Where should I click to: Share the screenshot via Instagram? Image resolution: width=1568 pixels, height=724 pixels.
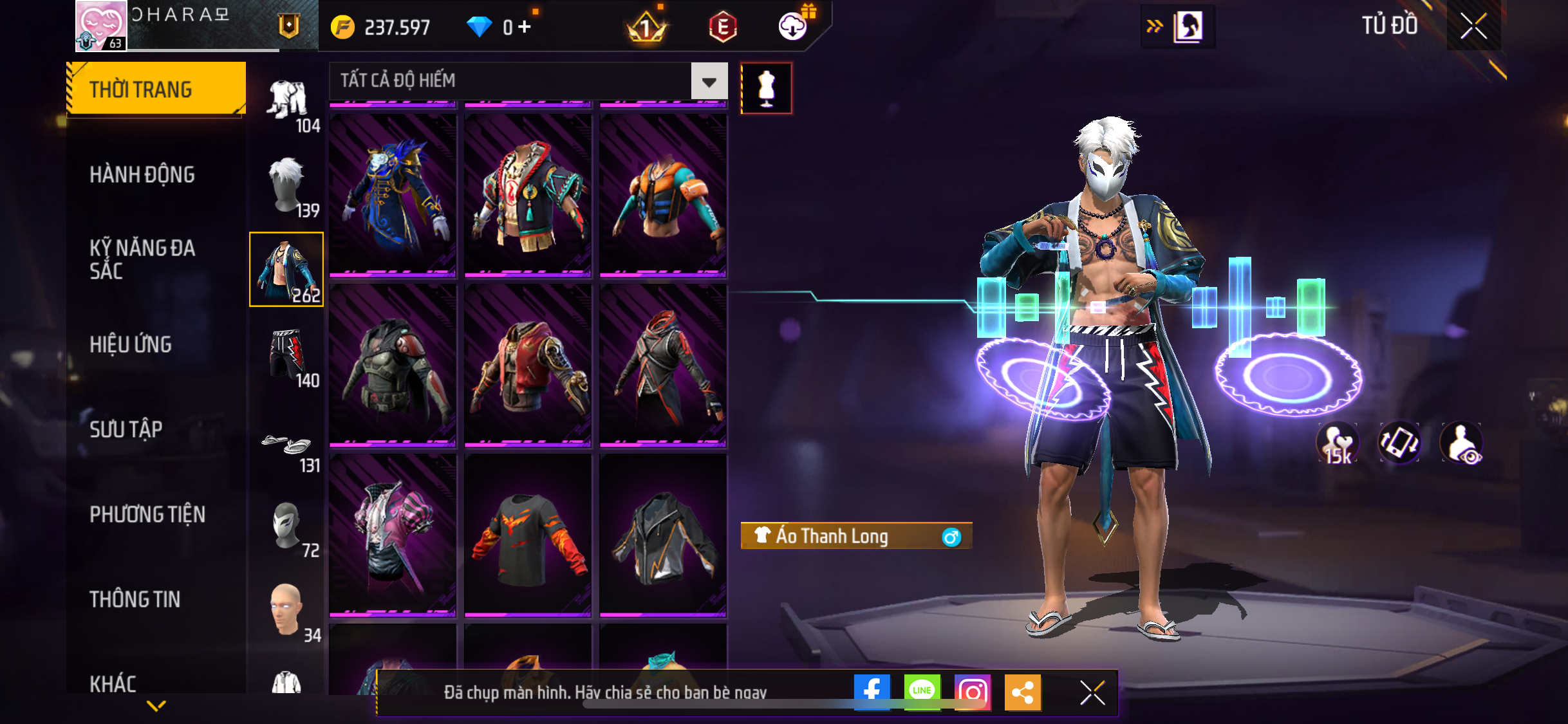tap(972, 692)
